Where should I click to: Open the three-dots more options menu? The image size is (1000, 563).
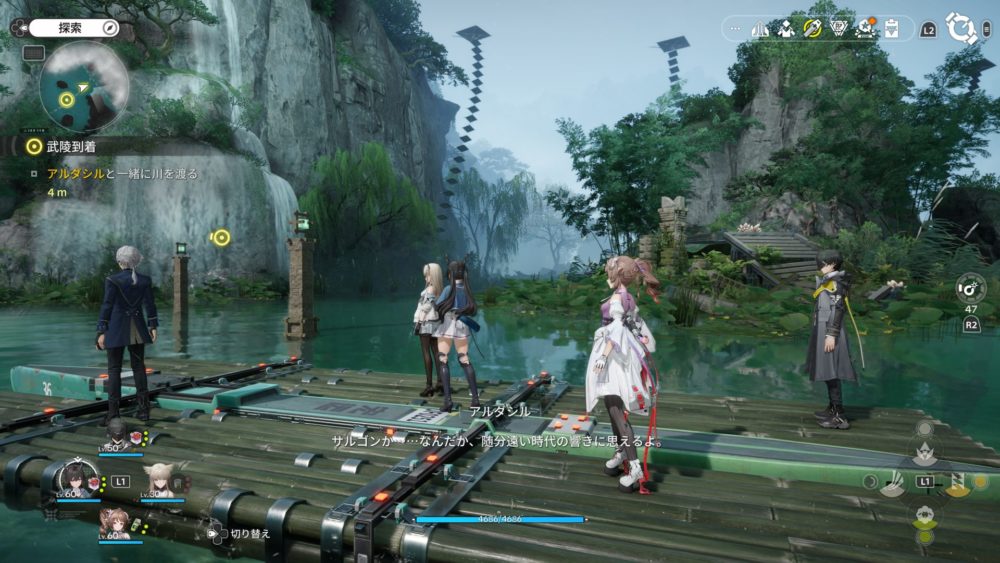click(736, 28)
